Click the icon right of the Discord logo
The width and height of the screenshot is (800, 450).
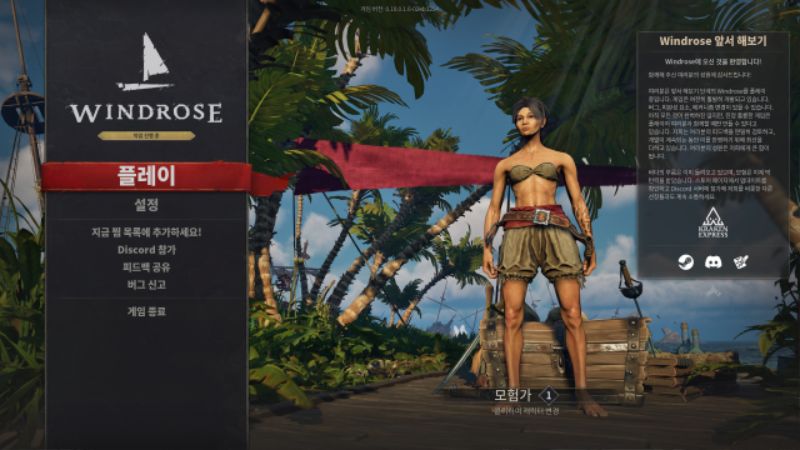click(x=741, y=262)
